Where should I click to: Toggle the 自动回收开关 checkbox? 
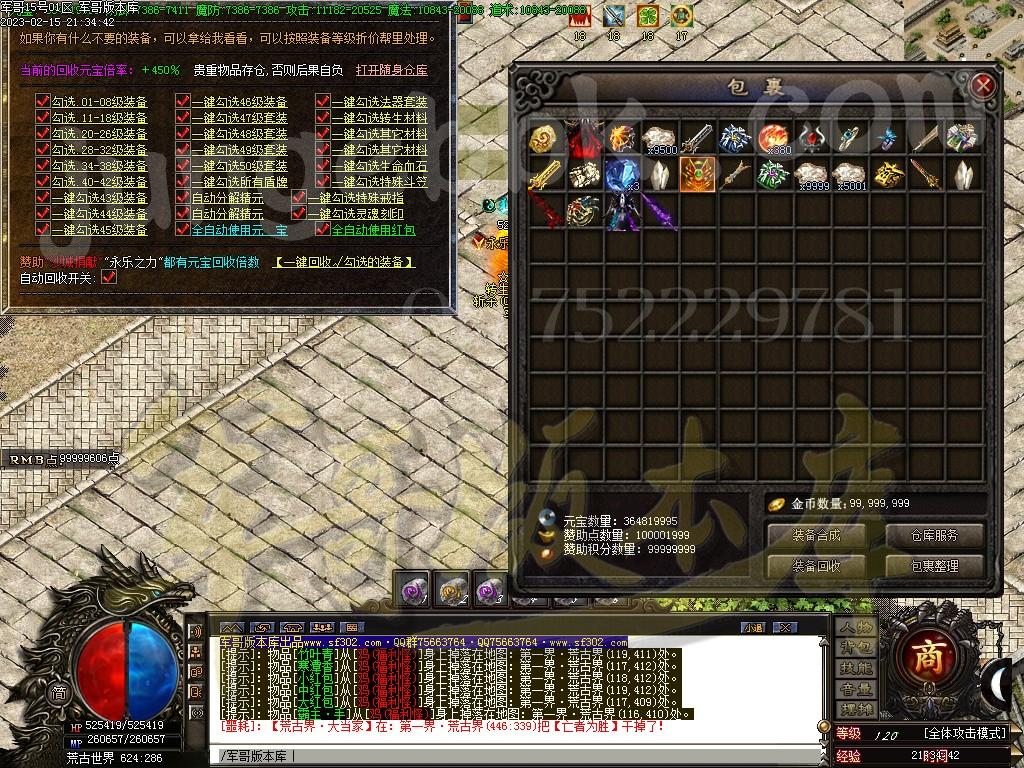coord(109,277)
